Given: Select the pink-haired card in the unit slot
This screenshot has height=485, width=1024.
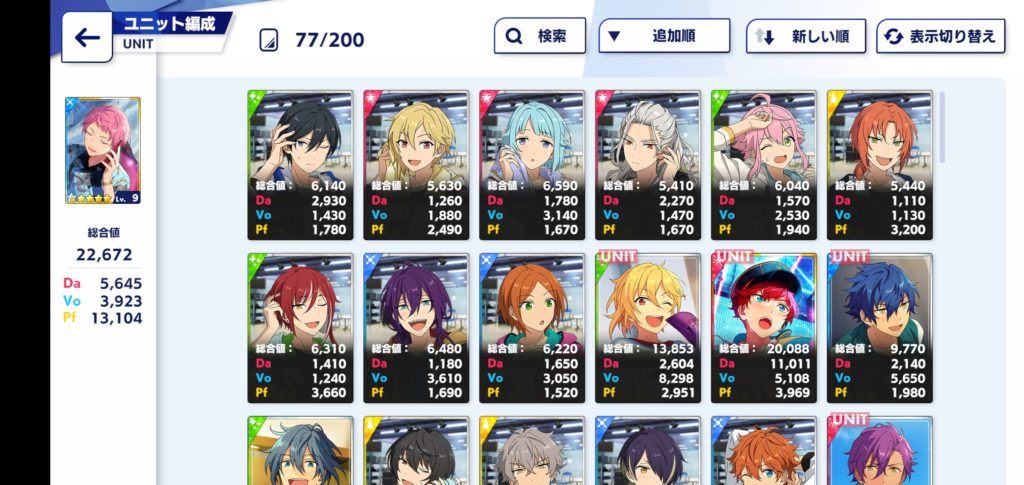Looking at the screenshot, I should 102,151.
